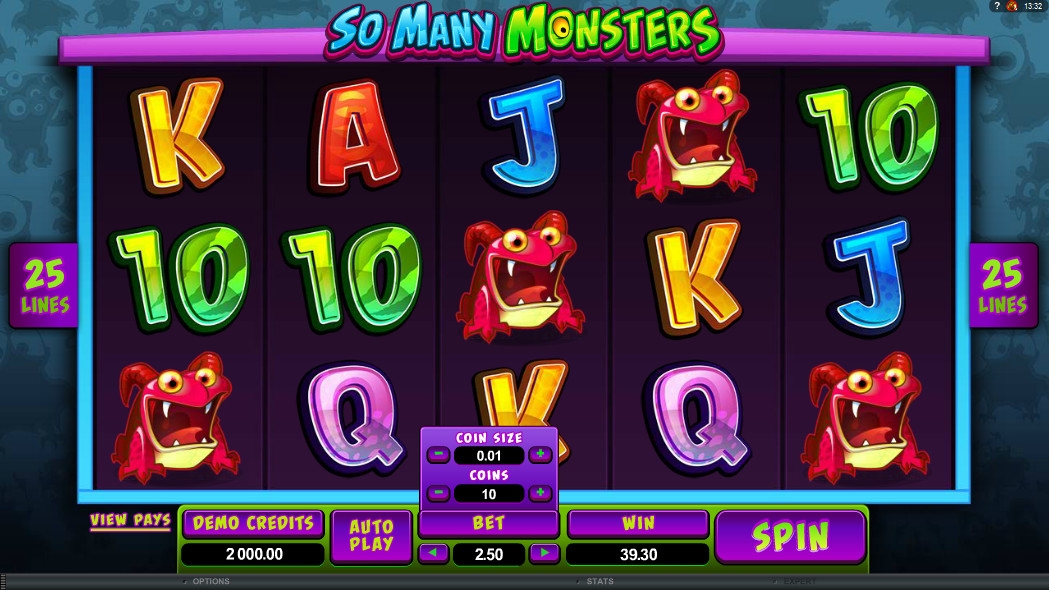Open the Options menu in the bottom bar
Viewport: 1049px width, 590px height.
(x=211, y=581)
